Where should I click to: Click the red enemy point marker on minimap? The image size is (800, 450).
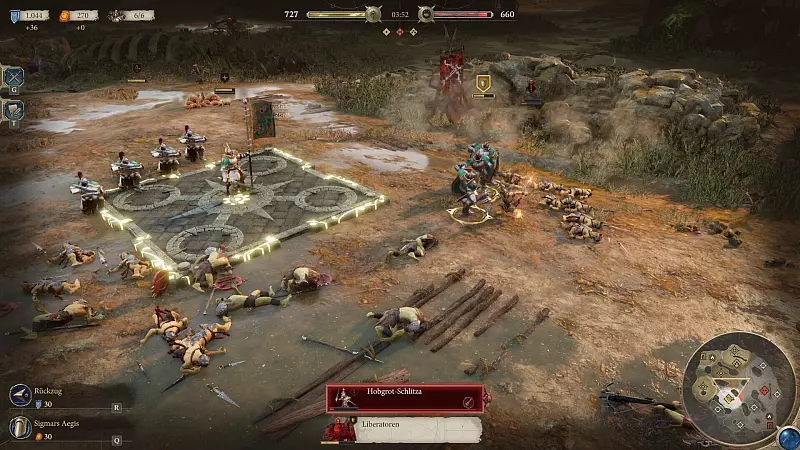764,388
